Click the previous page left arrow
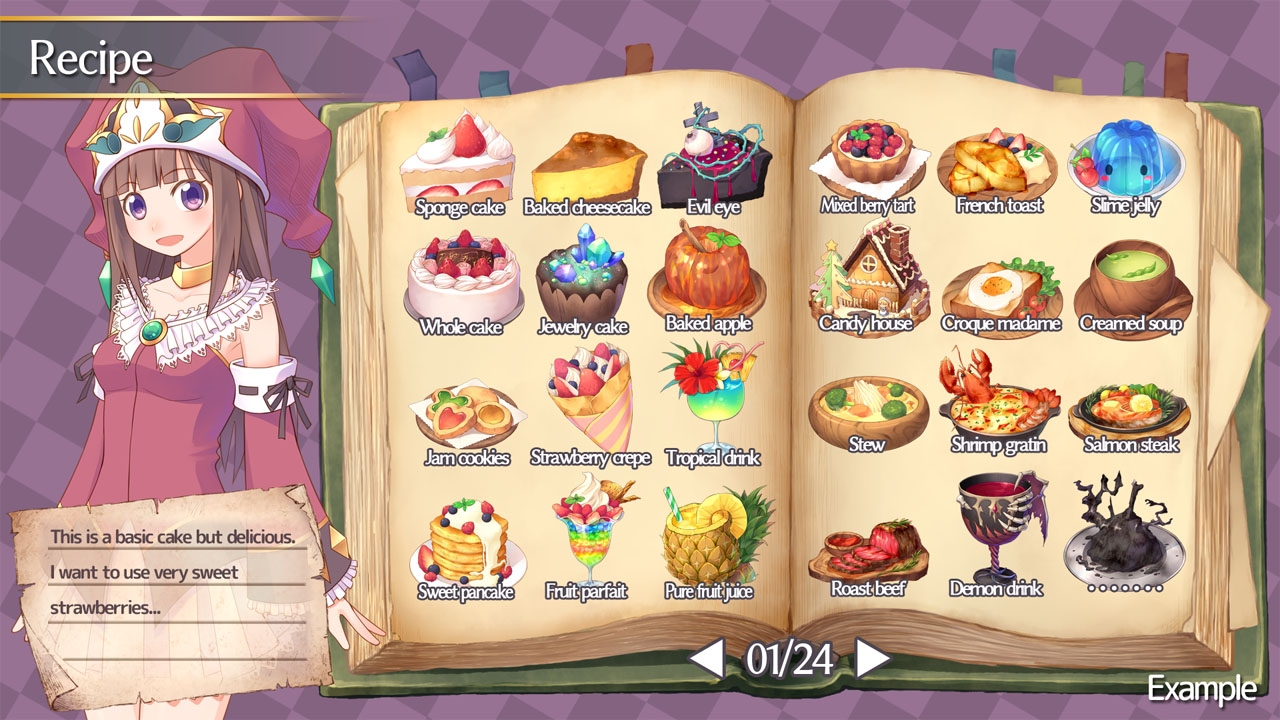Image resolution: width=1280 pixels, height=720 pixels. 707,658
